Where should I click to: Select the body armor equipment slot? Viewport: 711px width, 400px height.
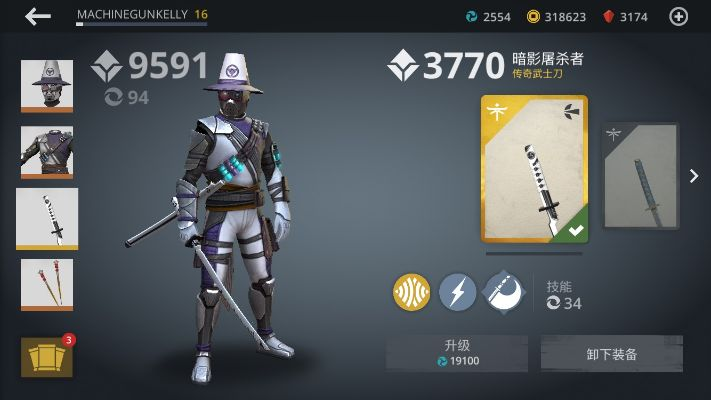(x=47, y=152)
